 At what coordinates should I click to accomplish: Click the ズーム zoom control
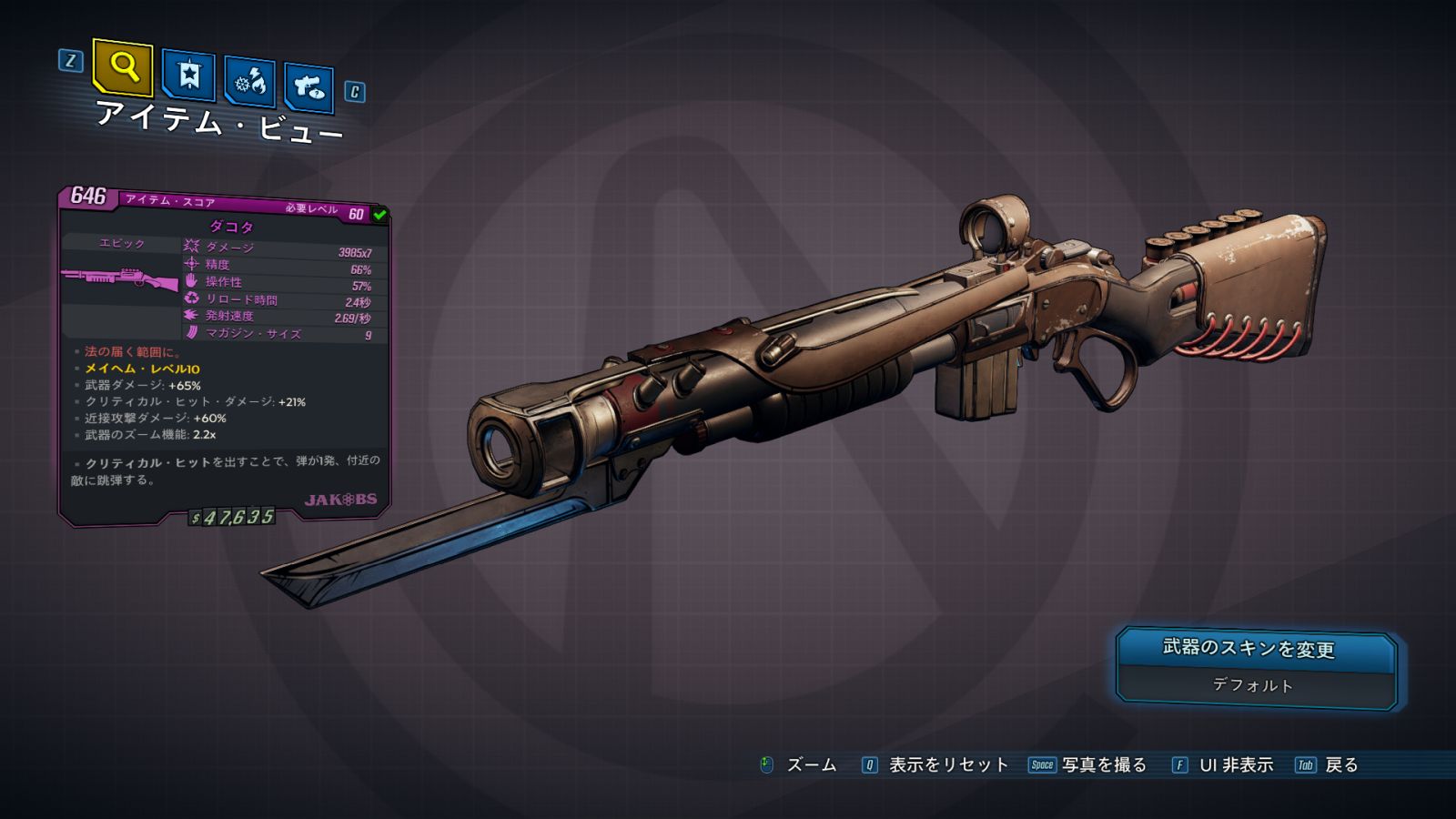[799, 765]
